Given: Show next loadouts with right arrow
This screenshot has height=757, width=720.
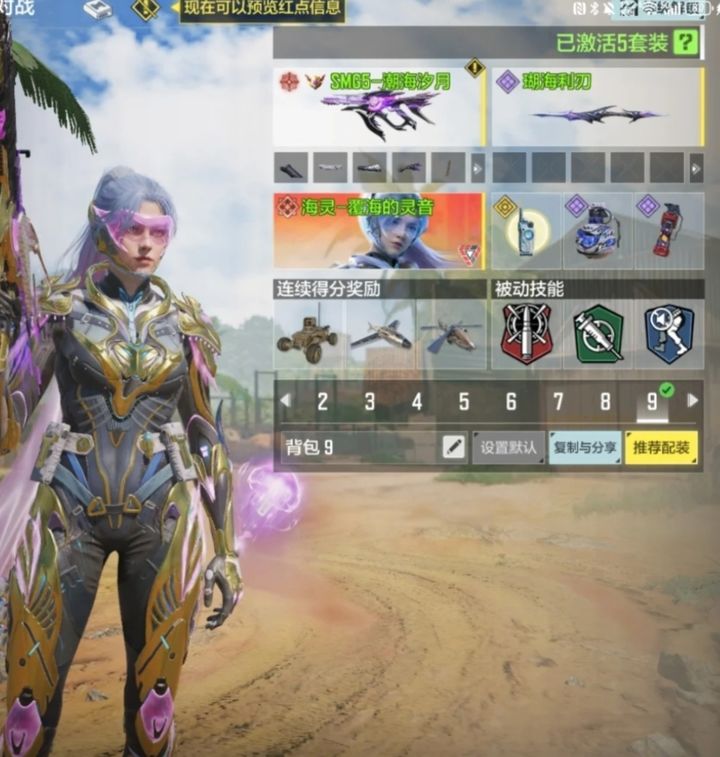Looking at the screenshot, I should coord(692,401).
